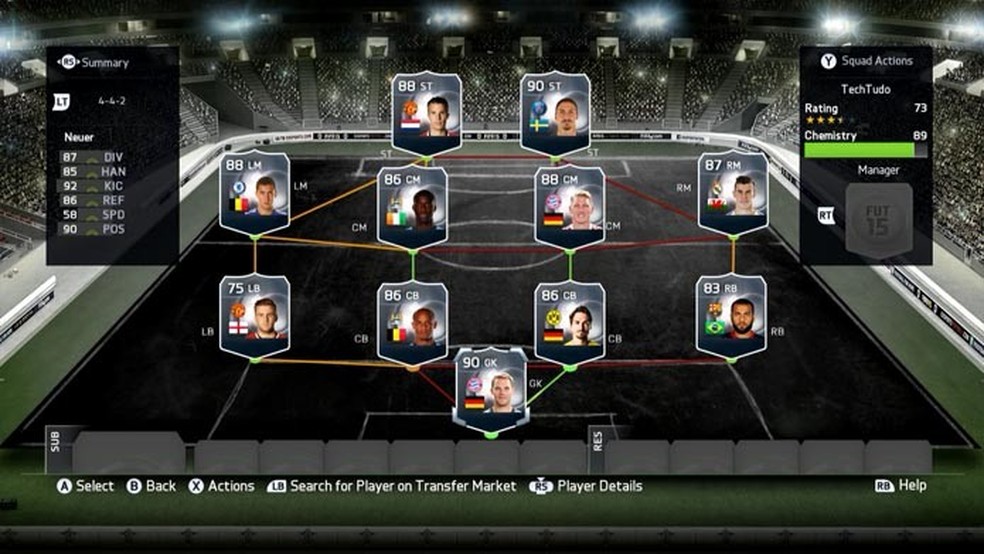
Task: Select the 86 CB German defender card
Action: 570,321
